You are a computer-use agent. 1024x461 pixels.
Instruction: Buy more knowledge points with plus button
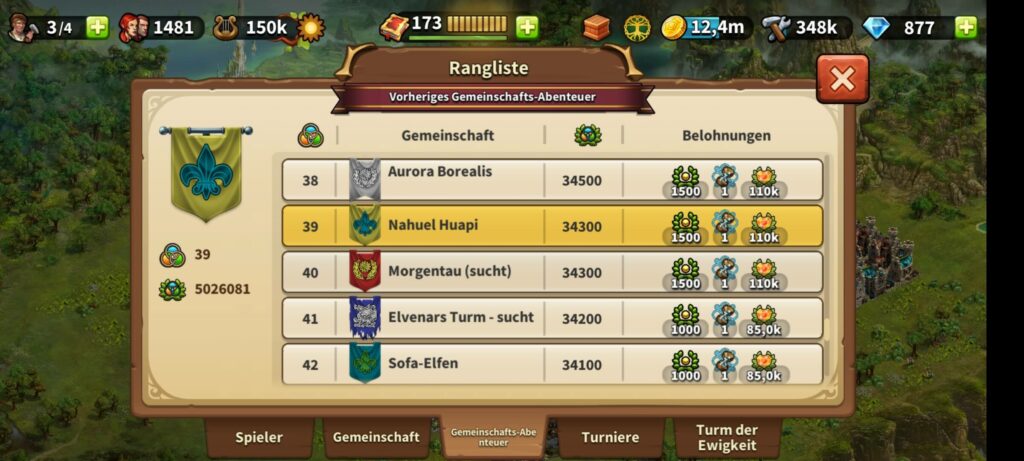click(x=527, y=27)
